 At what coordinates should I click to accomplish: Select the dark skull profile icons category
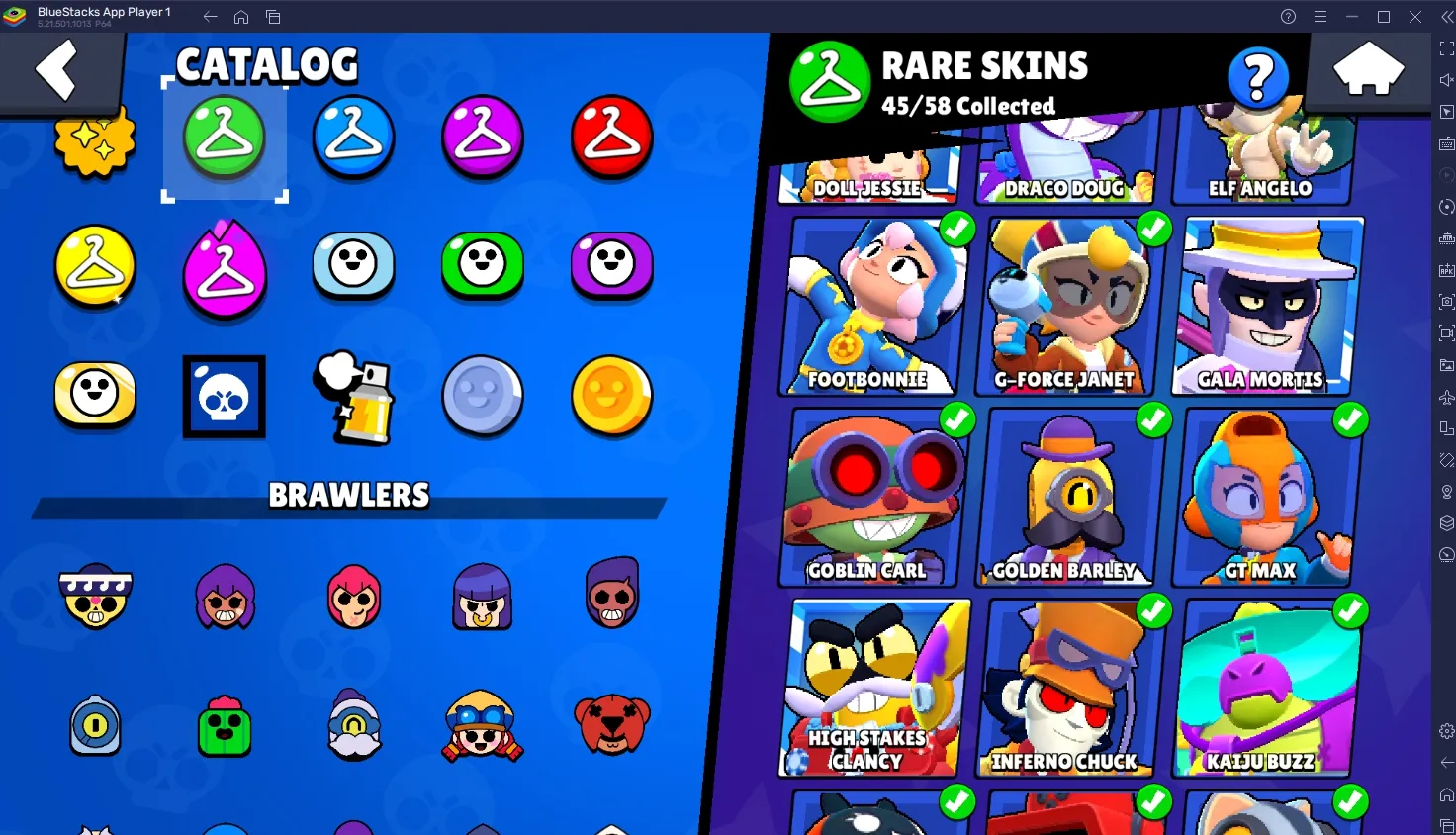pos(224,397)
